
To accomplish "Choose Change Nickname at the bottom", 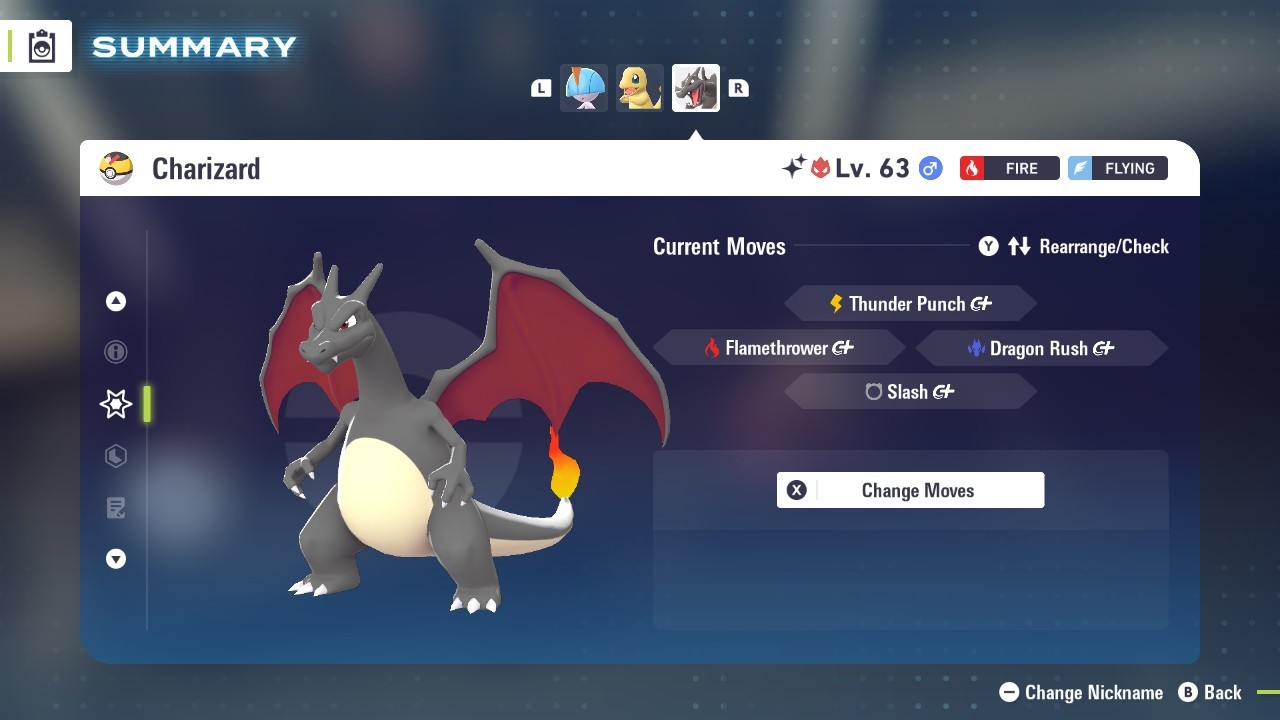I will coord(1082,692).
